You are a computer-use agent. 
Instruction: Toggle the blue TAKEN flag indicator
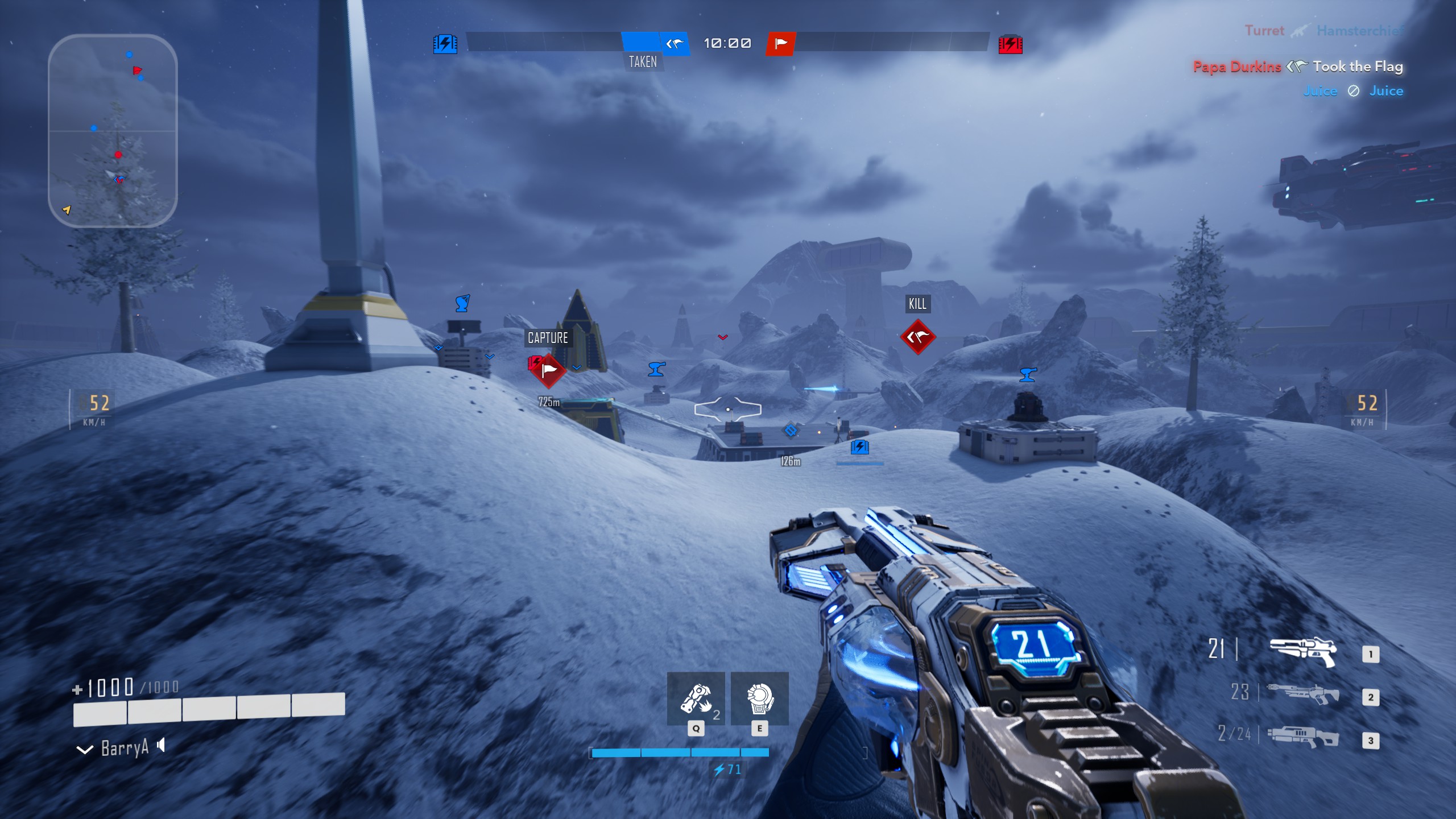[x=675, y=43]
